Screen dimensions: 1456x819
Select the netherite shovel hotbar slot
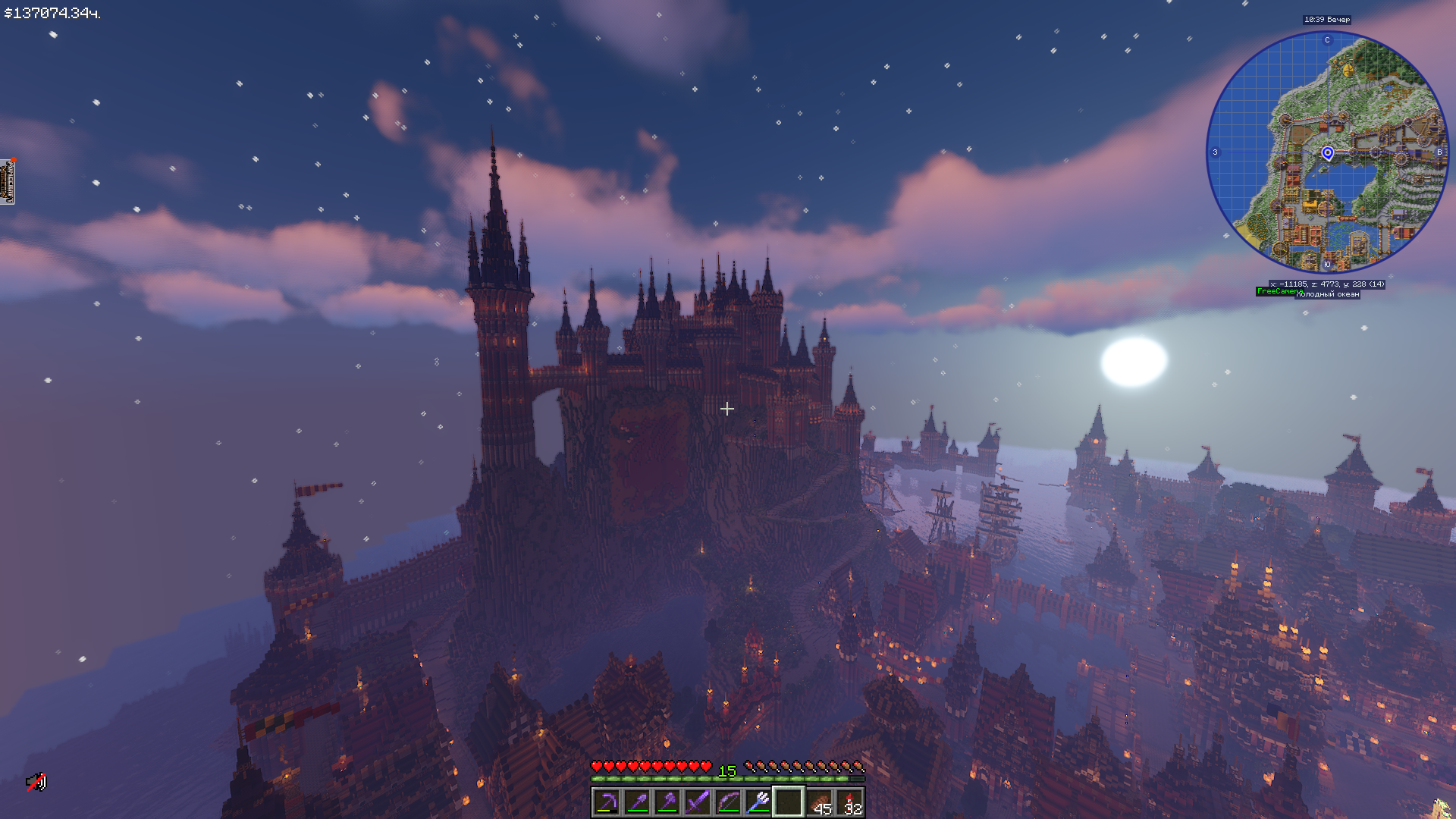[637, 802]
